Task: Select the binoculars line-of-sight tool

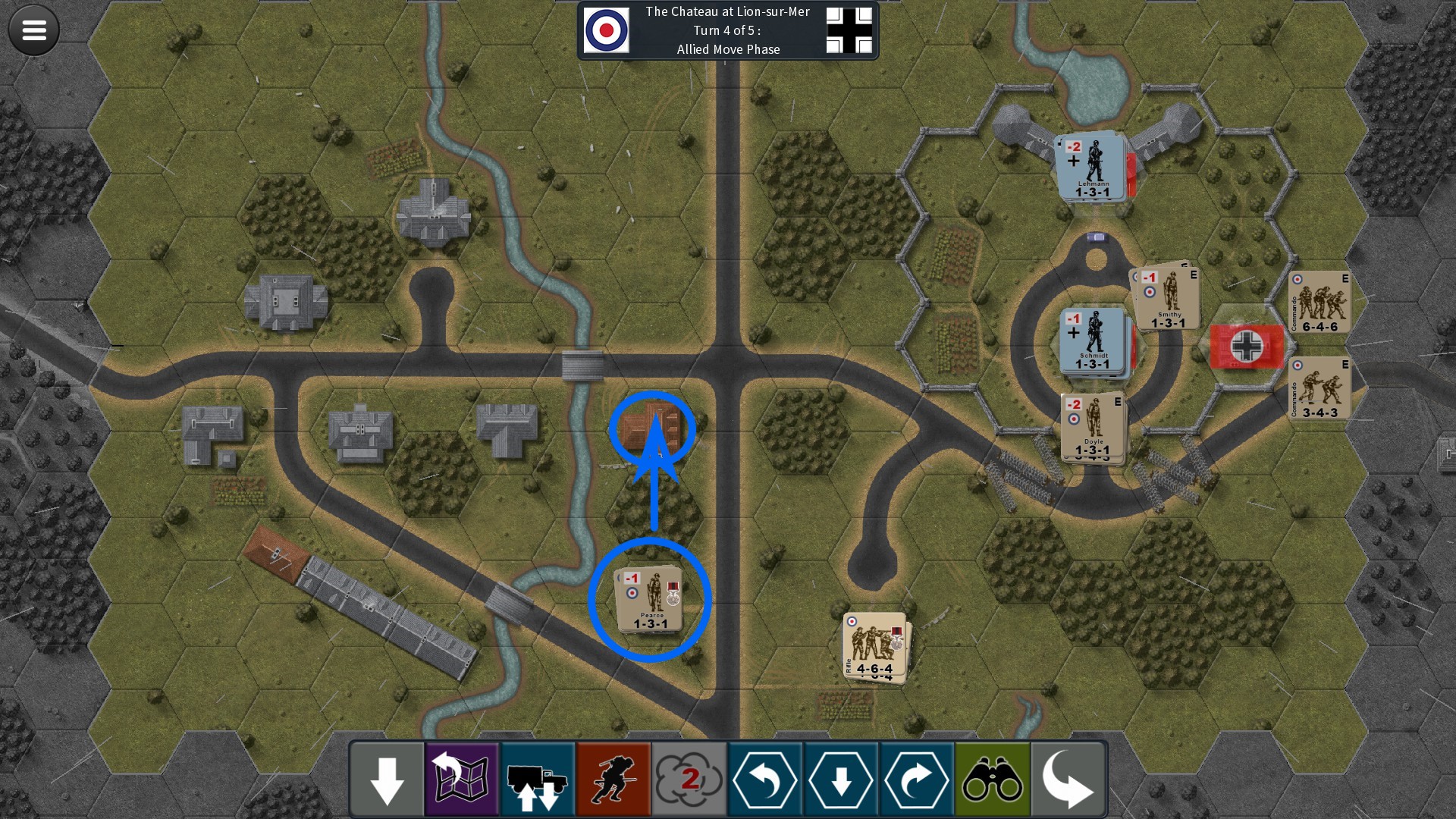Action: (992, 777)
